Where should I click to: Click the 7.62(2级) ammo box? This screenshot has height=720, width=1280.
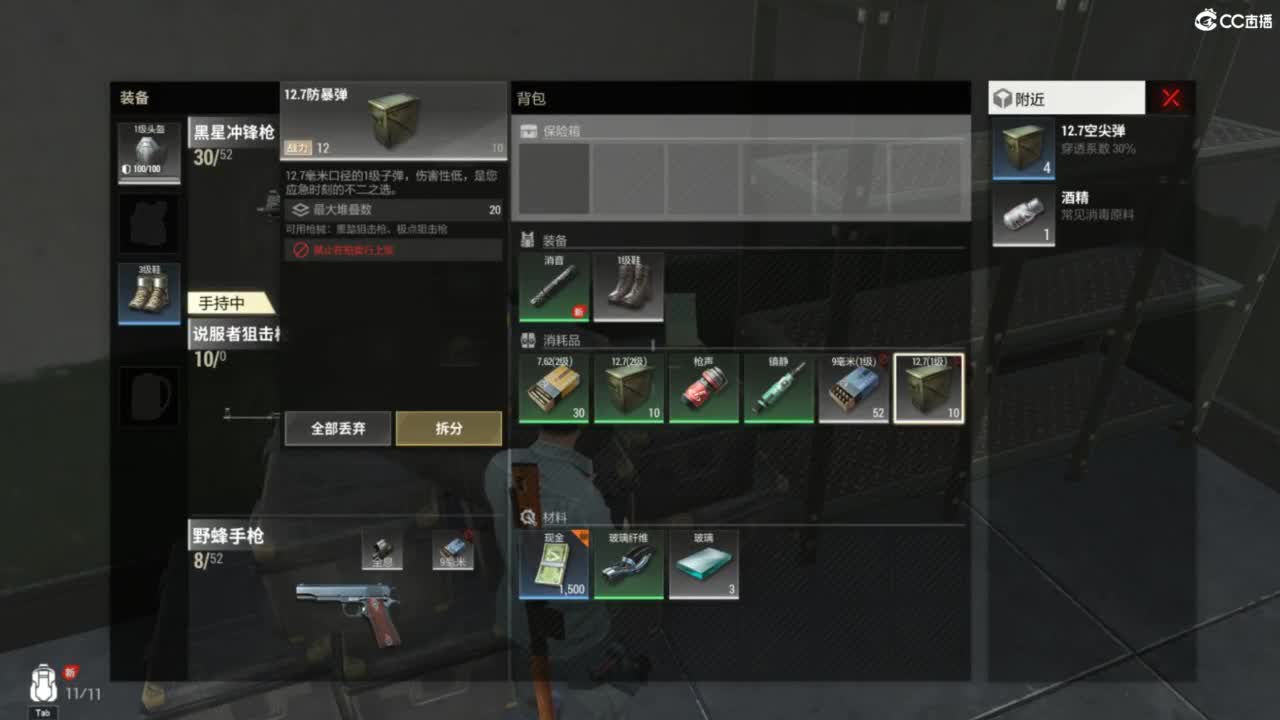tap(553, 388)
